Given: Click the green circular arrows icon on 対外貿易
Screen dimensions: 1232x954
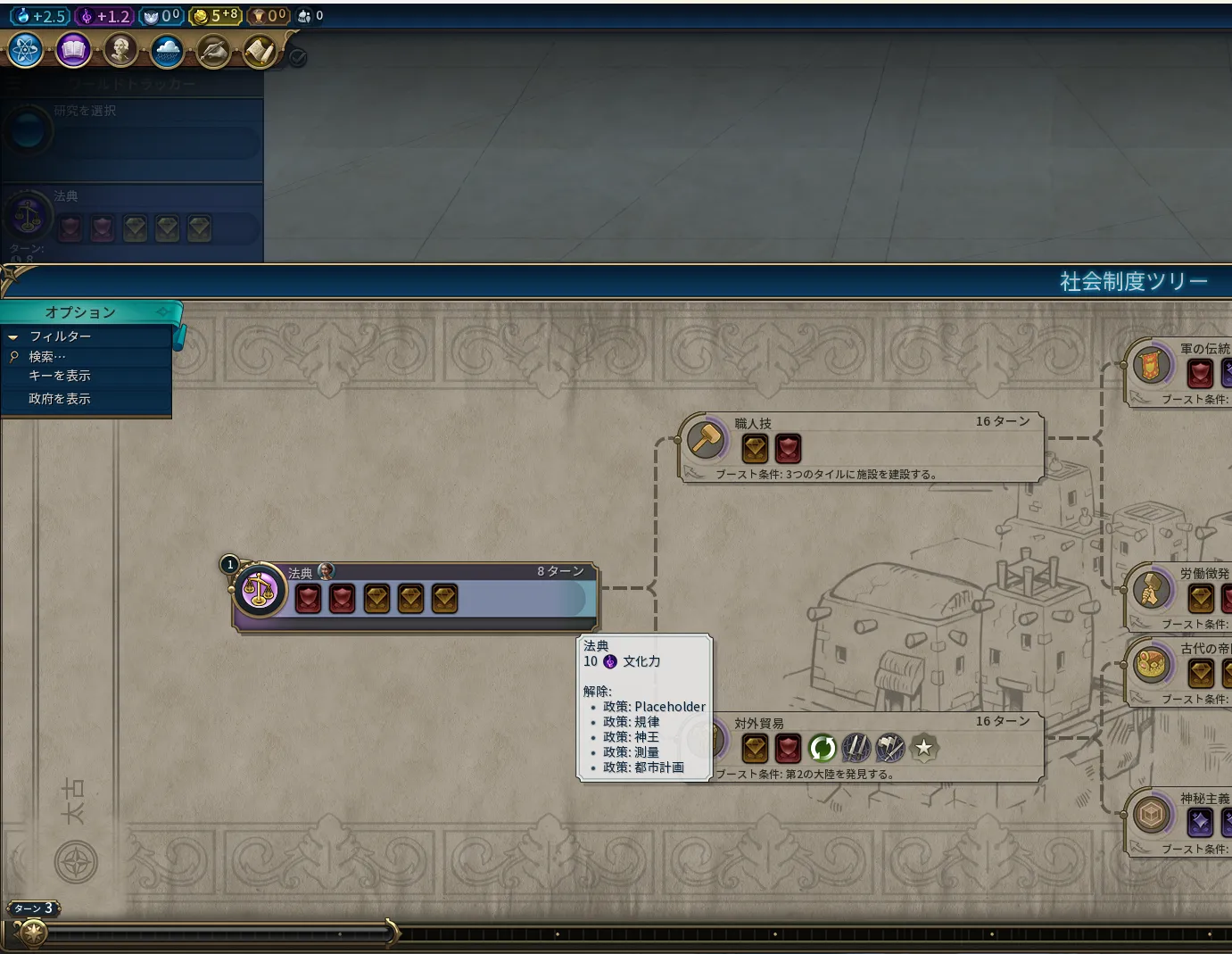Looking at the screenshot, I should coord(822,748).
